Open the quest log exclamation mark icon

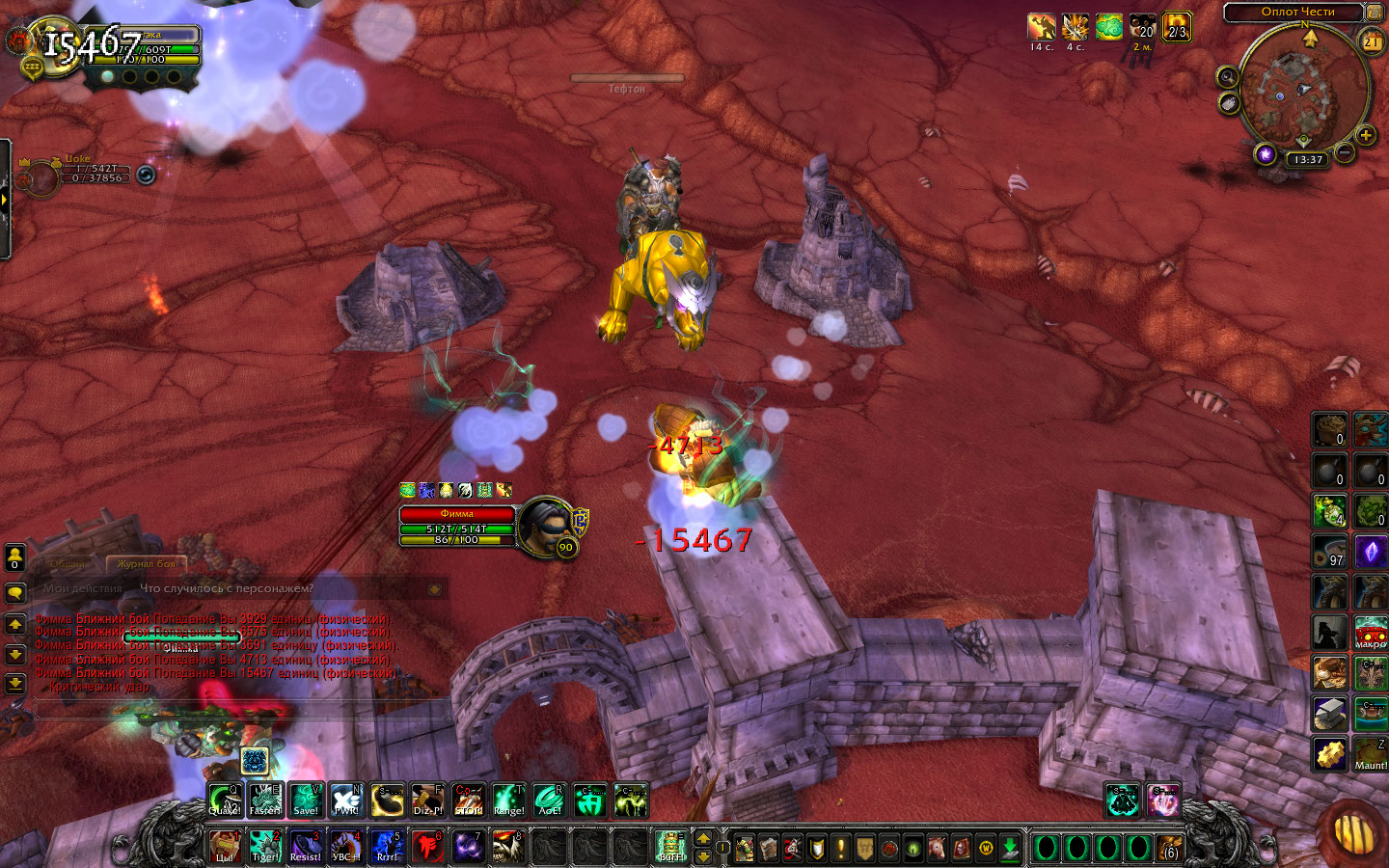(x=840, y=848)
